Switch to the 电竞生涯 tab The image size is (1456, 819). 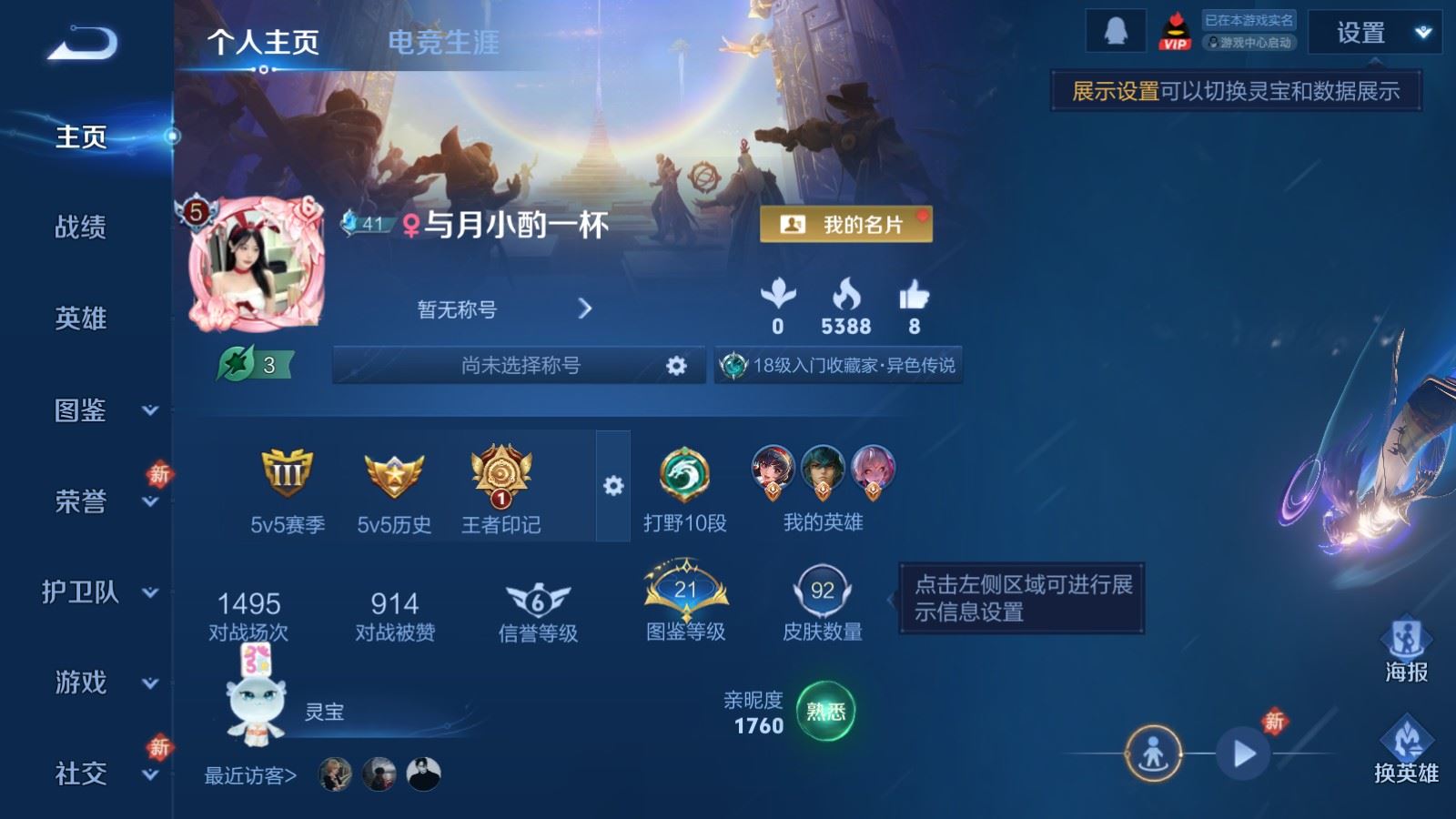tap(443, 42)
